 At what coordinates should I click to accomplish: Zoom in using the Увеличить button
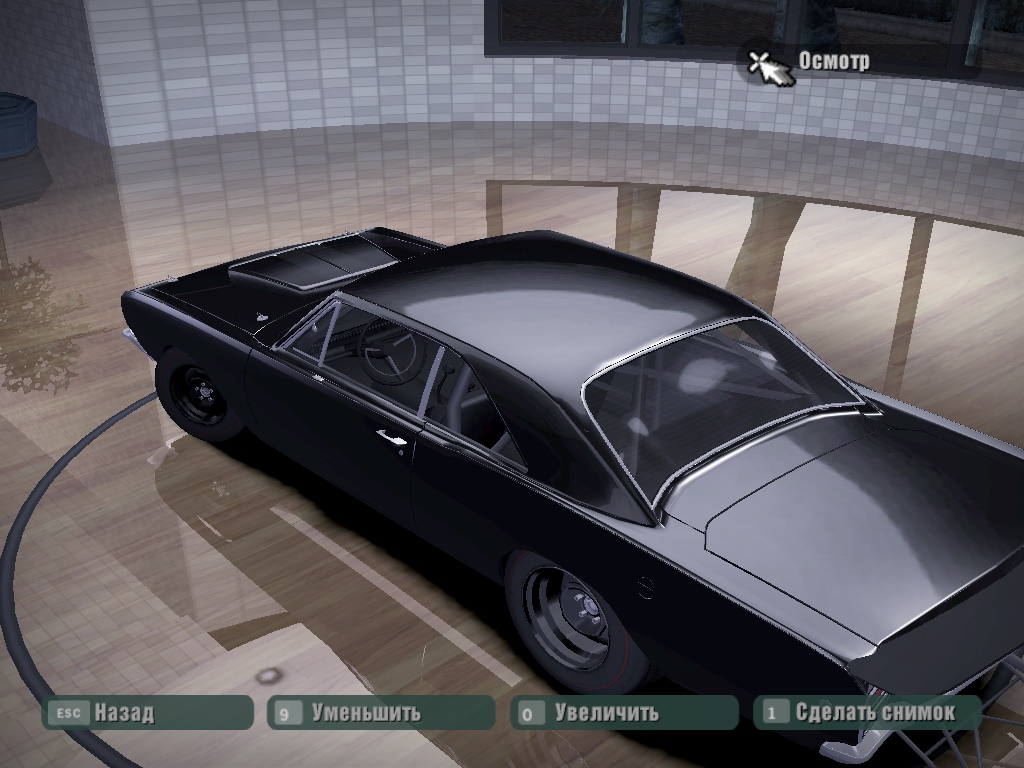click(625, 713)
